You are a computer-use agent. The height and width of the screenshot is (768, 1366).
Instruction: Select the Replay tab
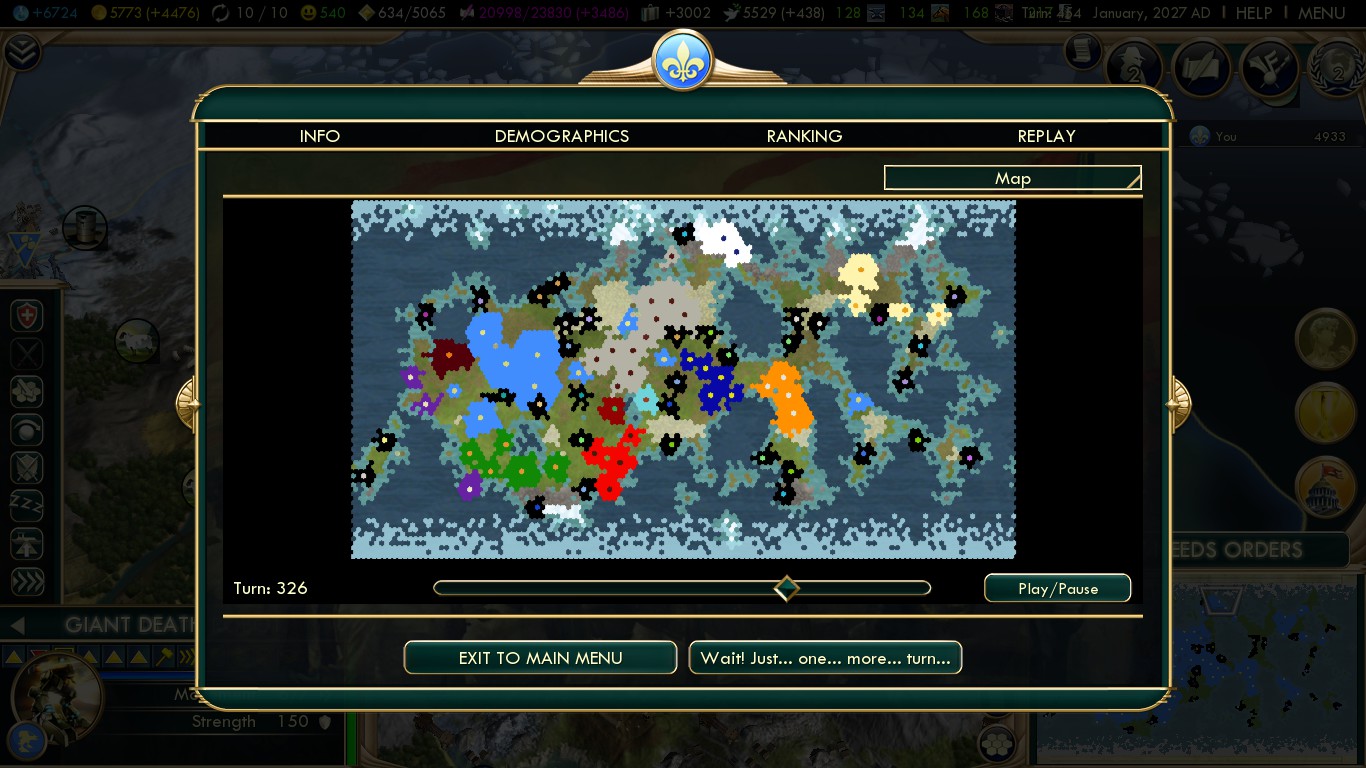pos(1046,136)
